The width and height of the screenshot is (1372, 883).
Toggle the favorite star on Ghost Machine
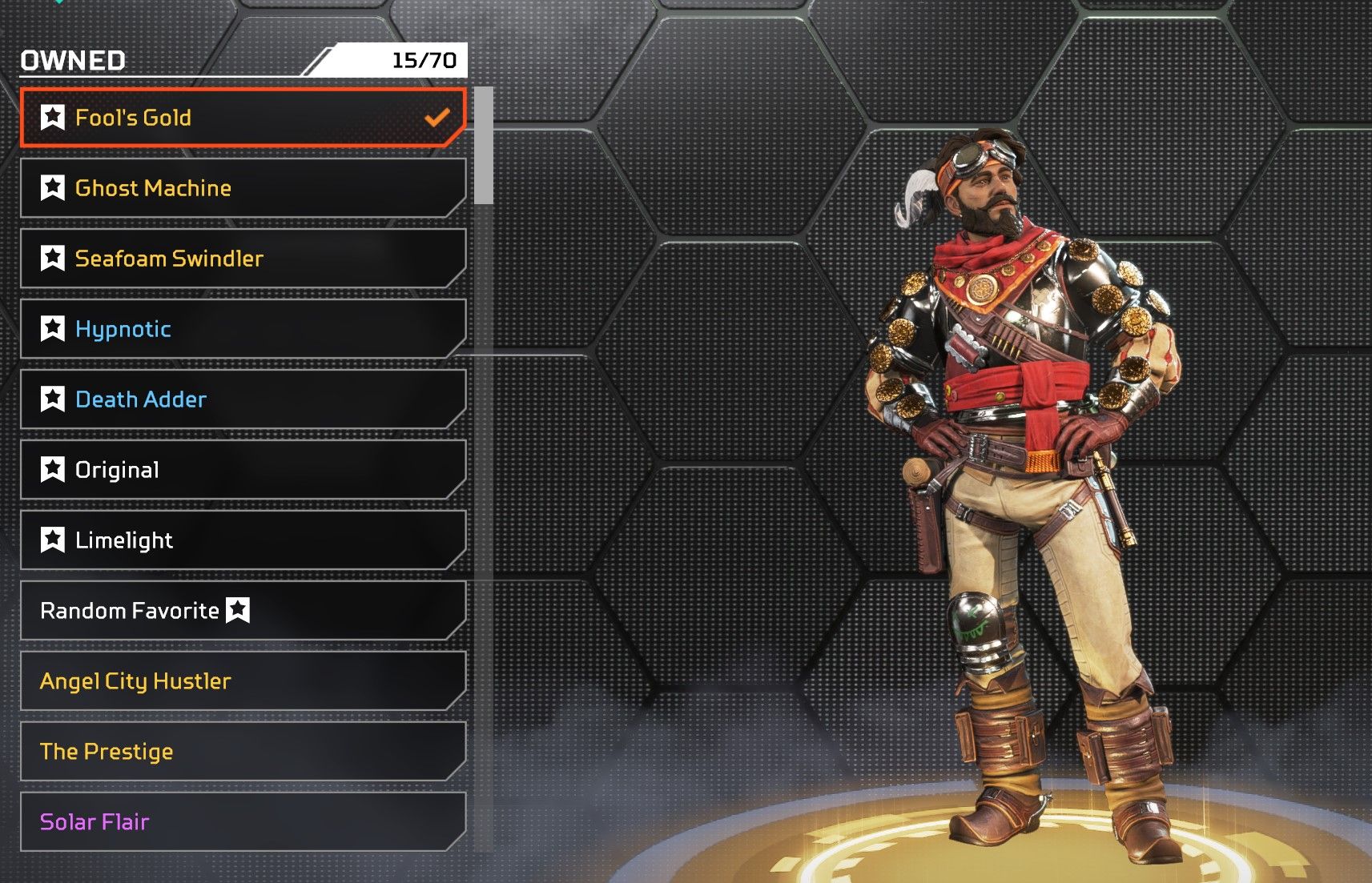coord(53,188)
